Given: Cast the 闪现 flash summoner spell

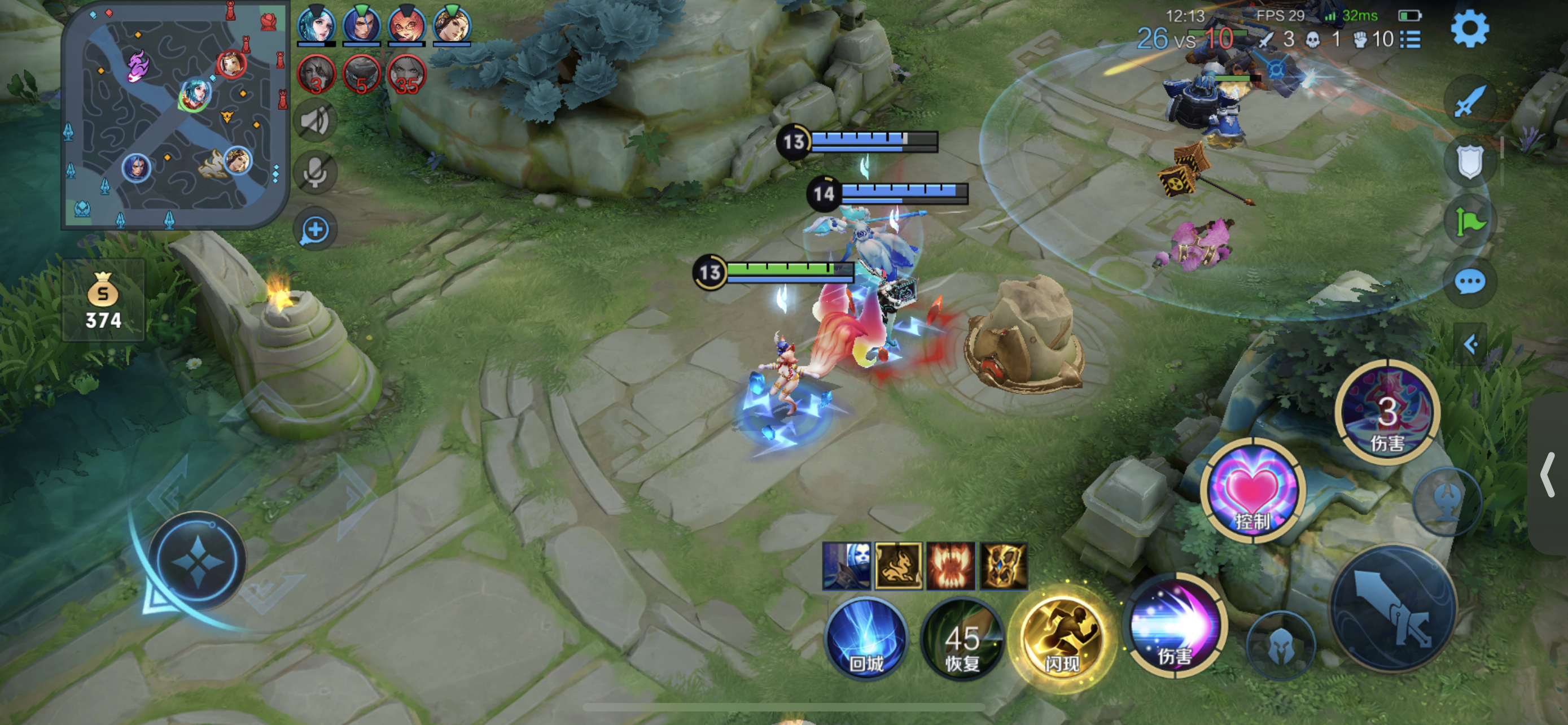Looking at the screenshot, I should pyautogui.click(x=1062, y=639).
